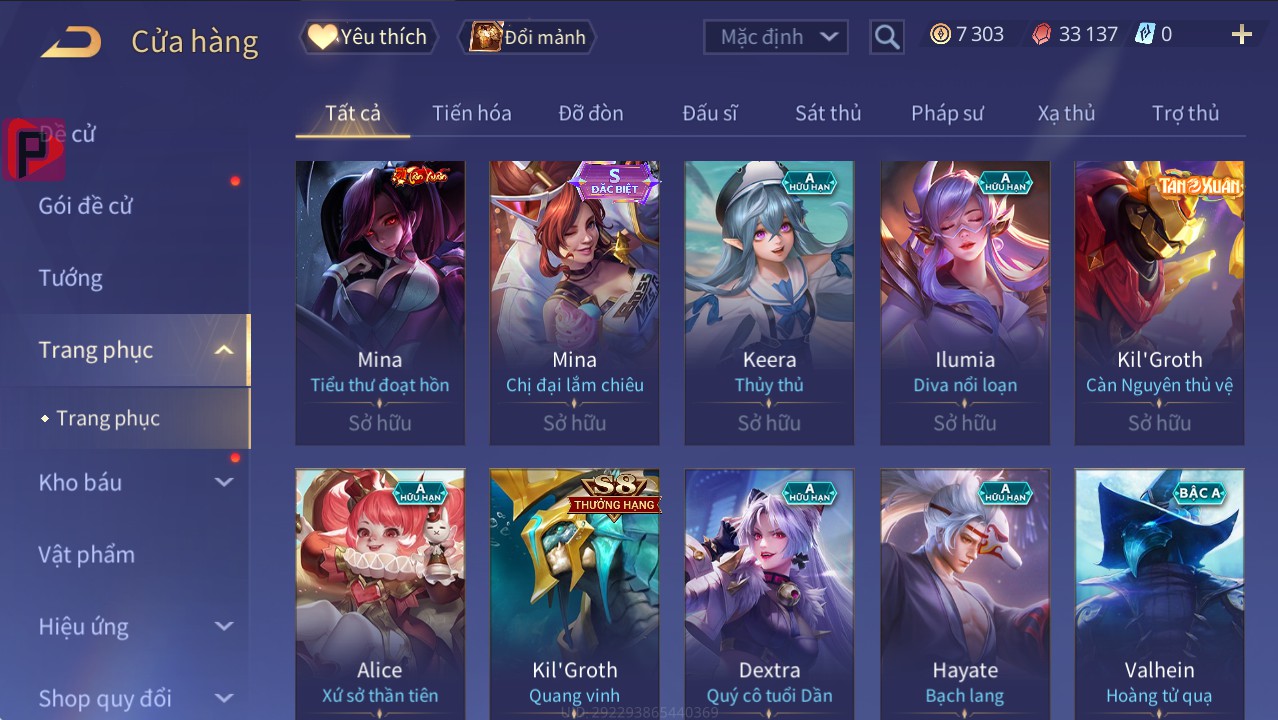Viewport: 1278px width, 720px height.
Task: Select the Sát thủ tab
Action: 827,113
